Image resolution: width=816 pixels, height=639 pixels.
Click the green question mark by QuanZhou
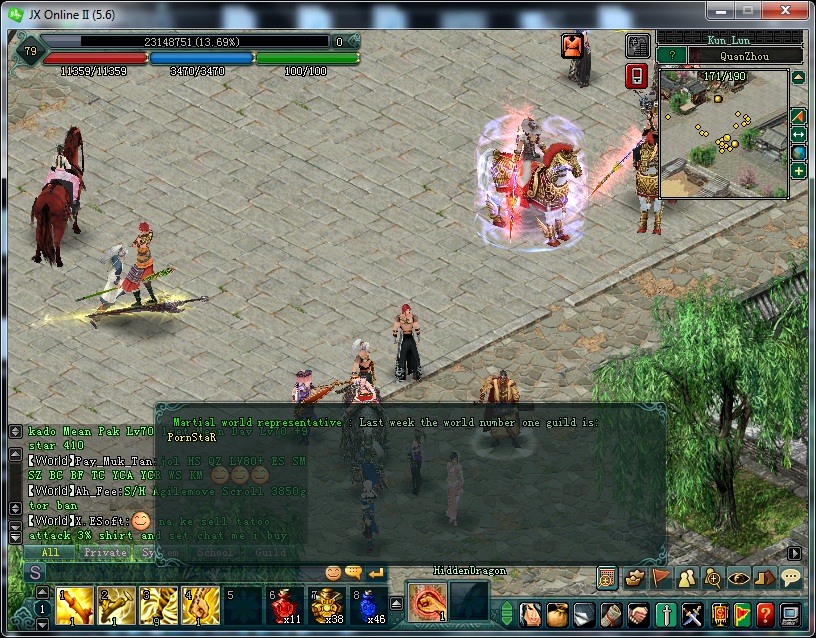[x=673, y=56]
